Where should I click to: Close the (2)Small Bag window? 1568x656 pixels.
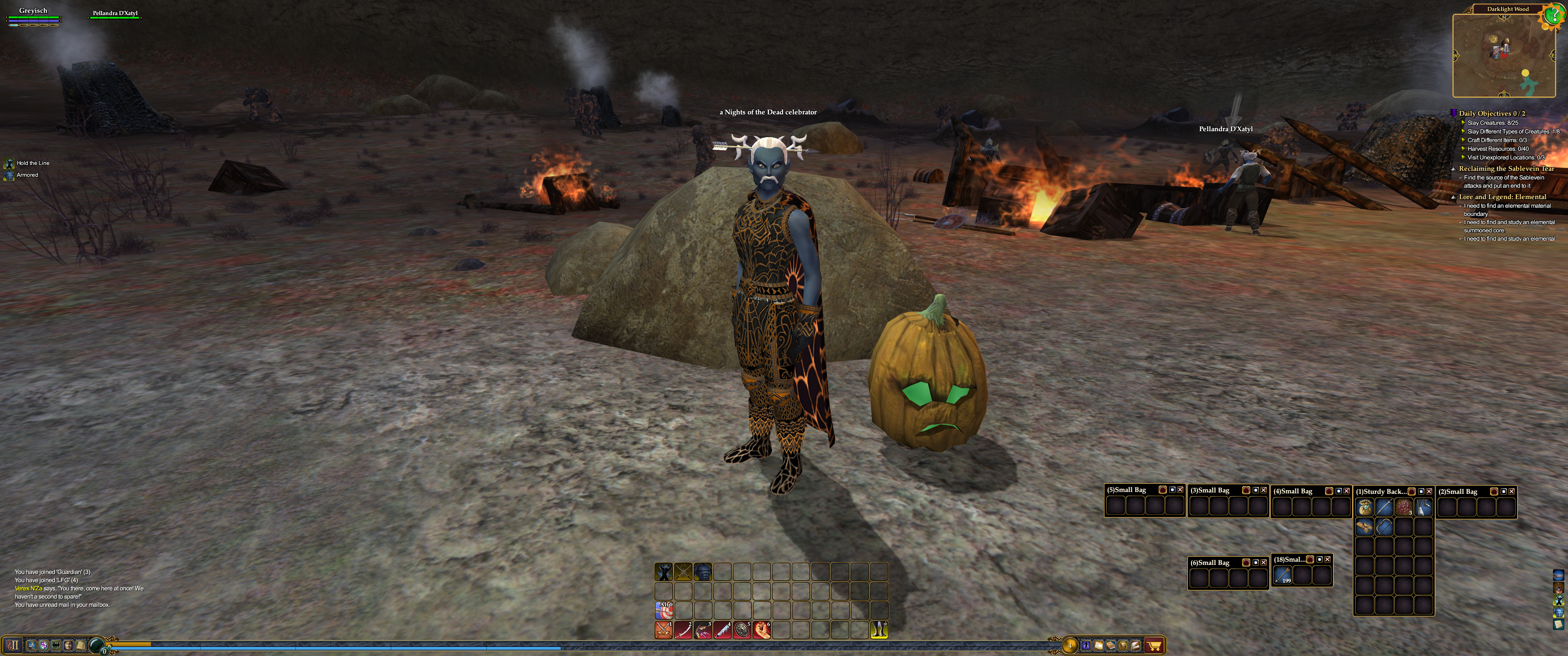tap(1511, 491)
